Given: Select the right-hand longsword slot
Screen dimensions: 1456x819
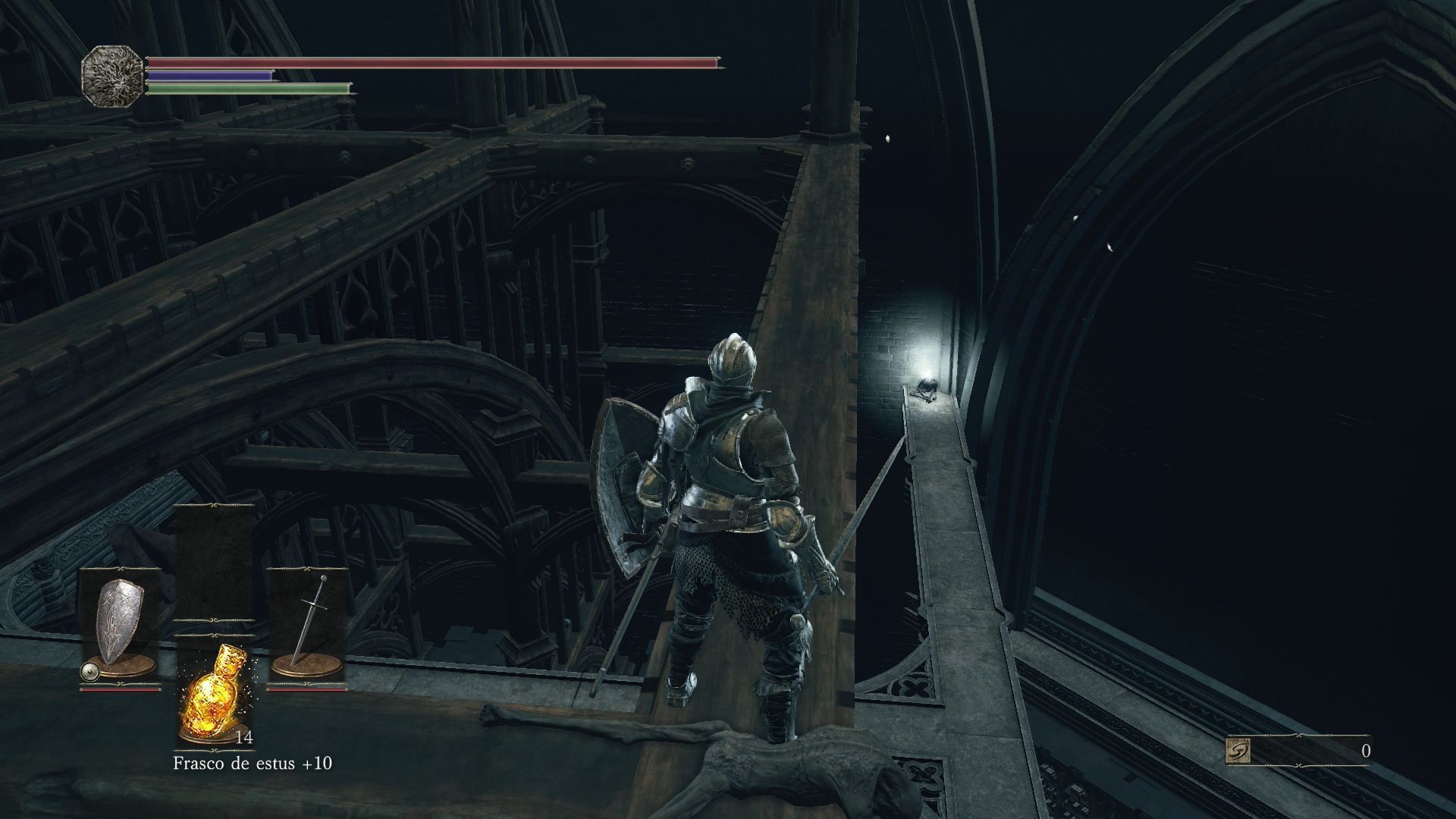Looking at the screenshot, I should (x=307, y=626).
